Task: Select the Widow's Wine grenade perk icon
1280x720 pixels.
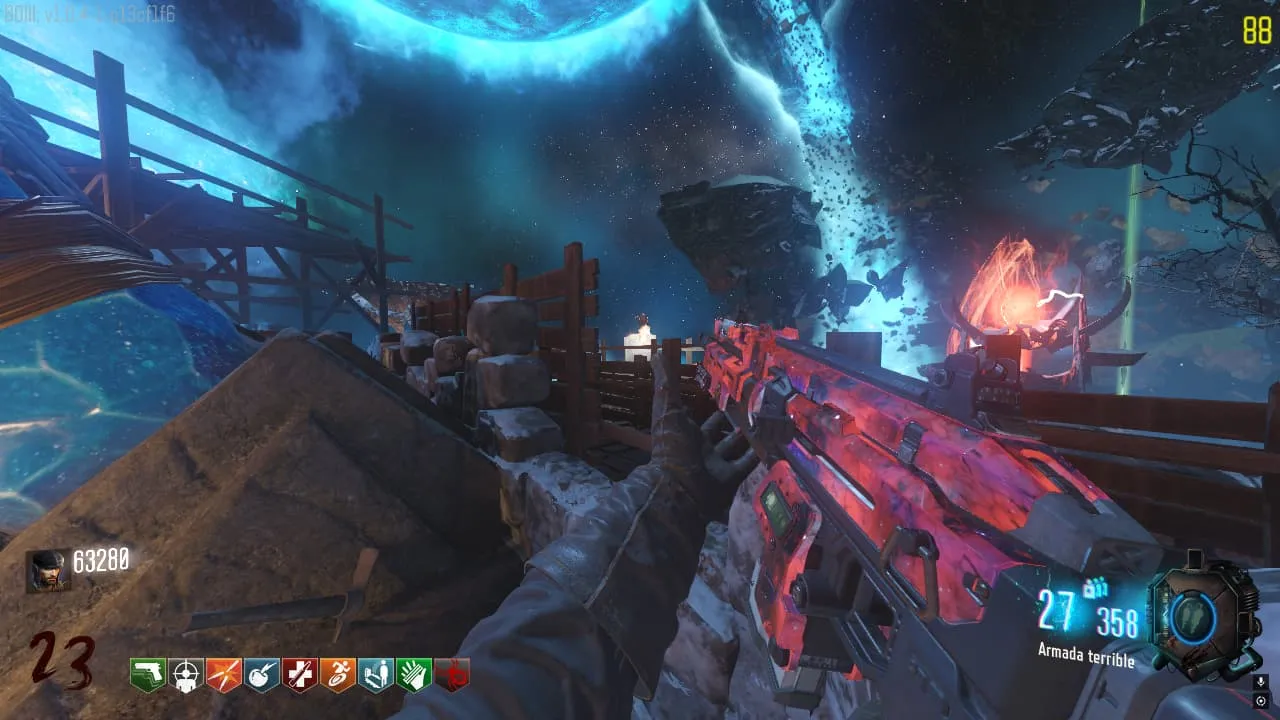Action: [x=262, y=675]
